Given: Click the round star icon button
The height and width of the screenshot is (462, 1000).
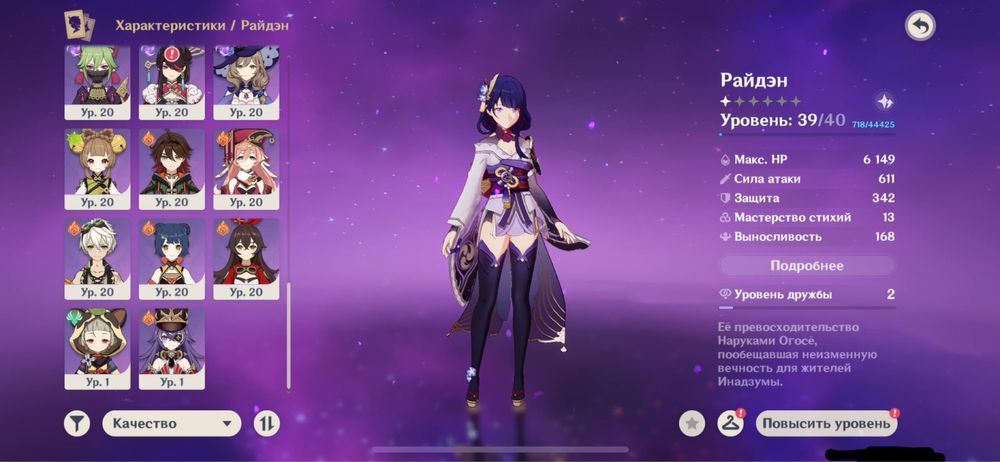Looking at the screenshot, I should (692, 423).
